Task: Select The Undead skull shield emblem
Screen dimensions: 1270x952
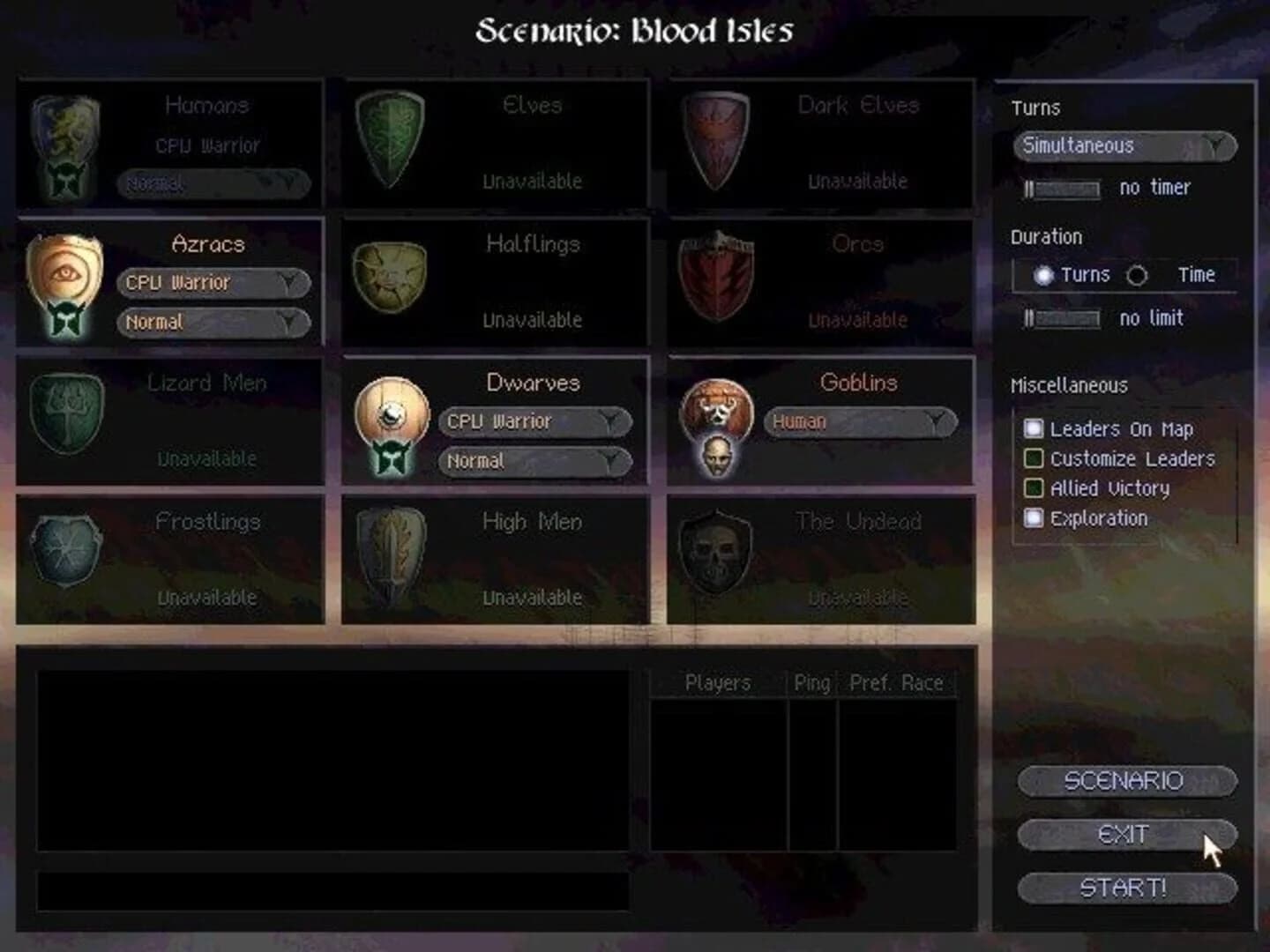Action: [x=714, y=554]
